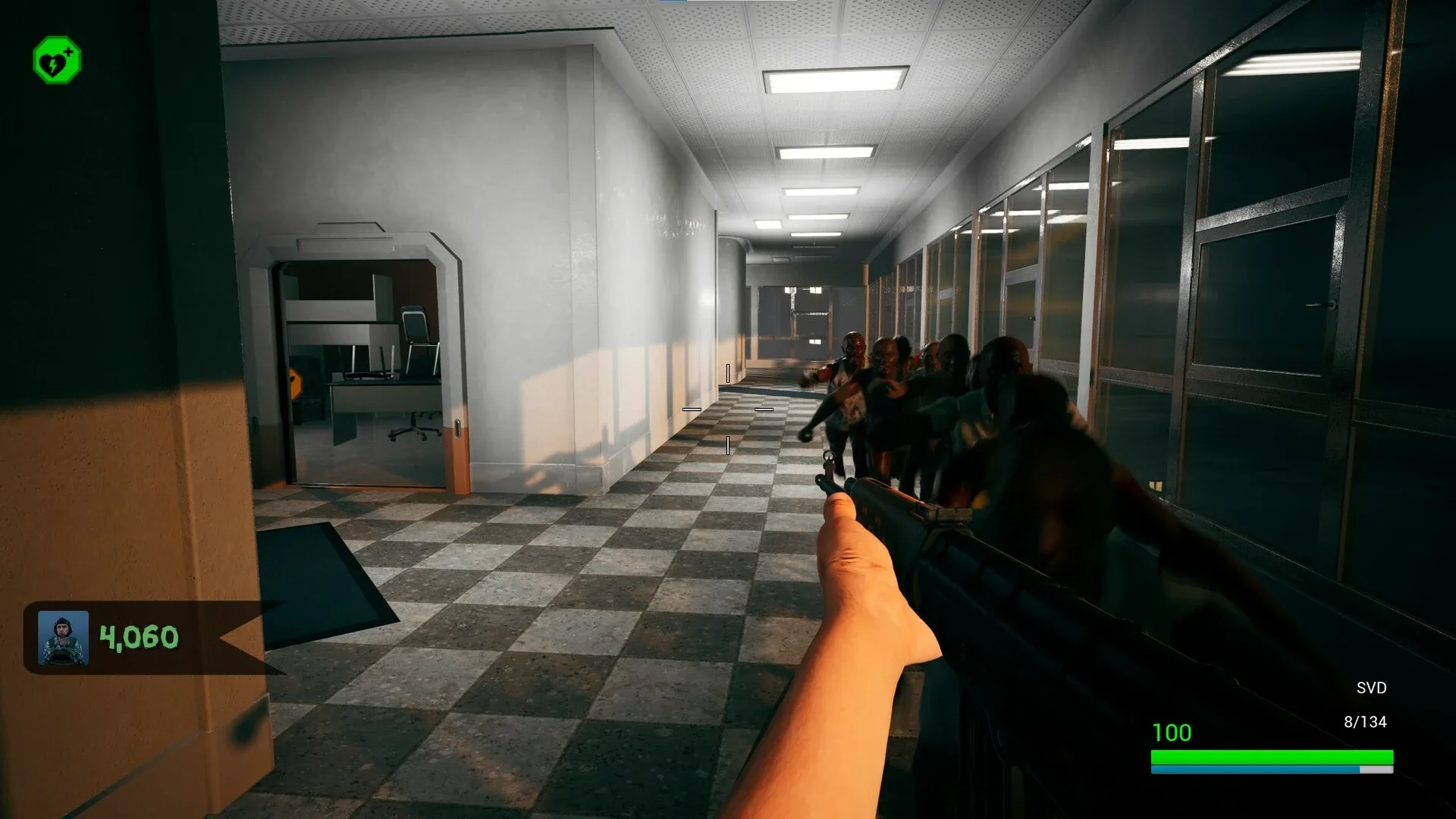Click the heart icon's plus symbol

click(x=68, y=50)
